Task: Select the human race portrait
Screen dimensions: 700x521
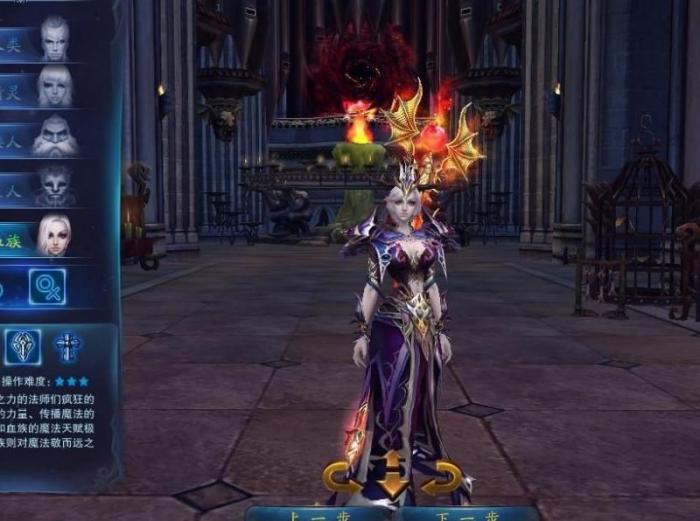Action: click(x=53, y=38)
